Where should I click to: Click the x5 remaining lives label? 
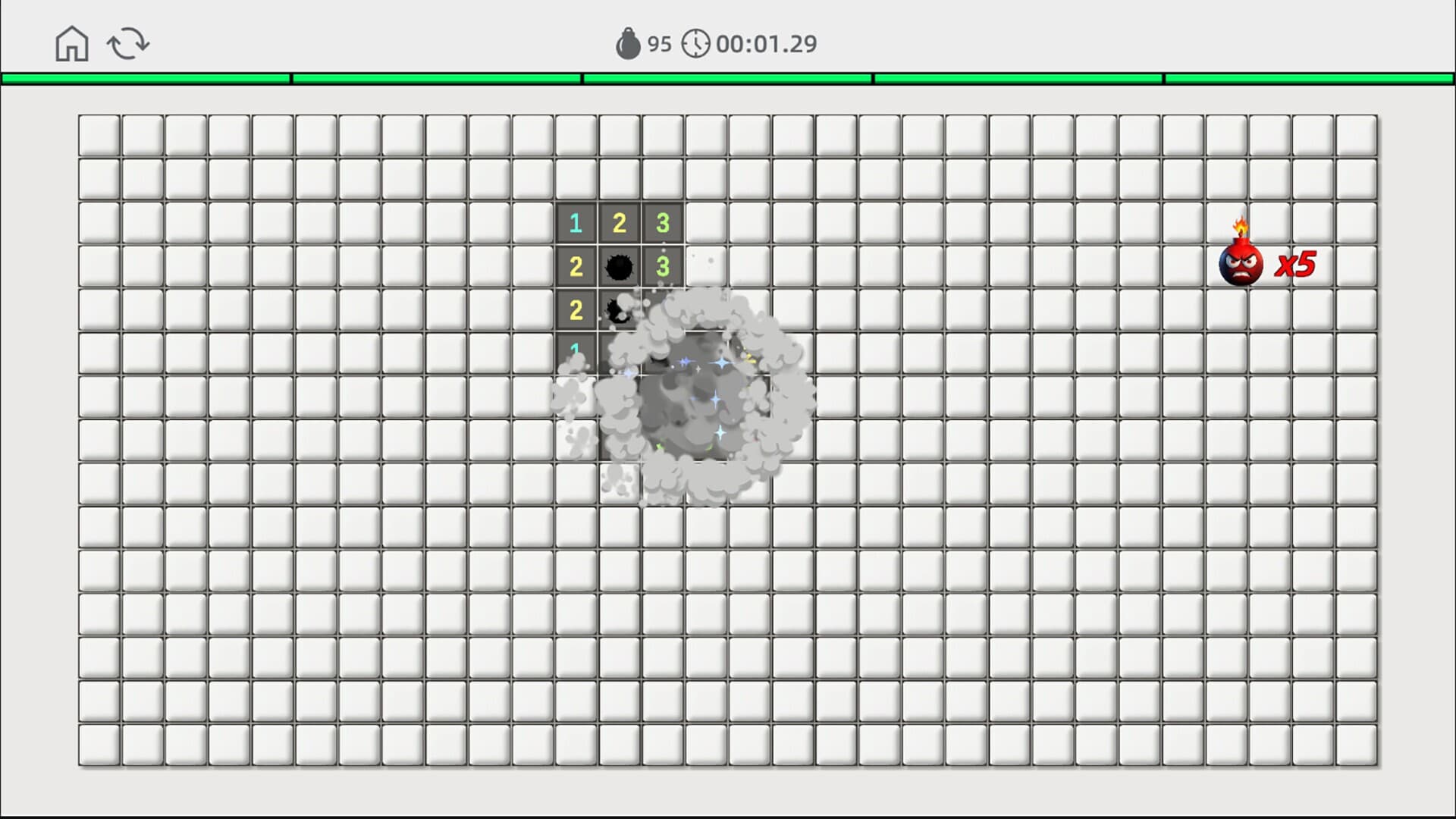pos(1294,265)
